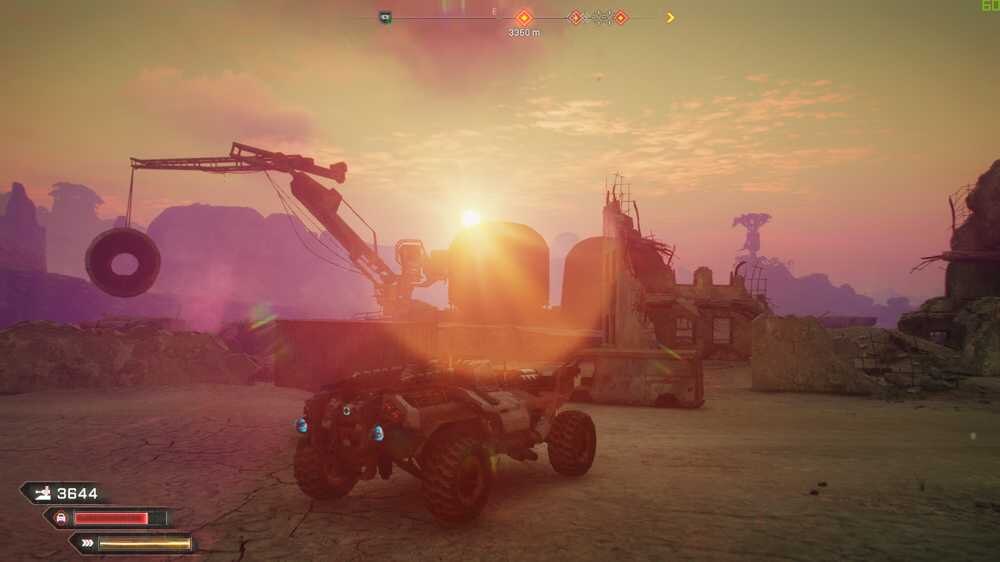Click the vehicle icon beside the red bar
The height and width of the screenshot is (562, 1000).
point(60,518)
